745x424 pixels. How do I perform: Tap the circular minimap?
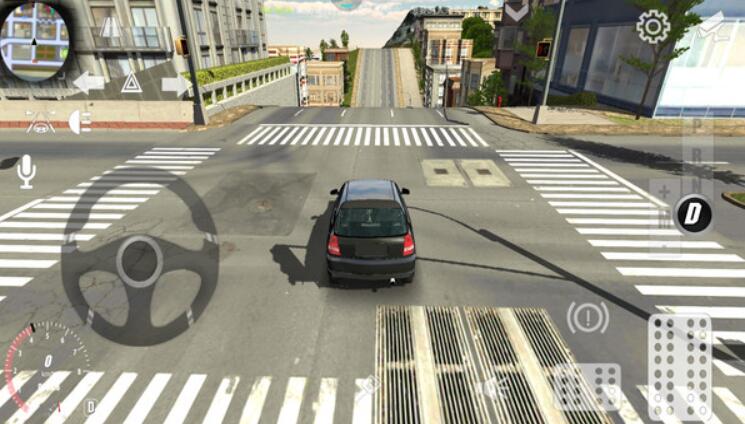[36, 39]
